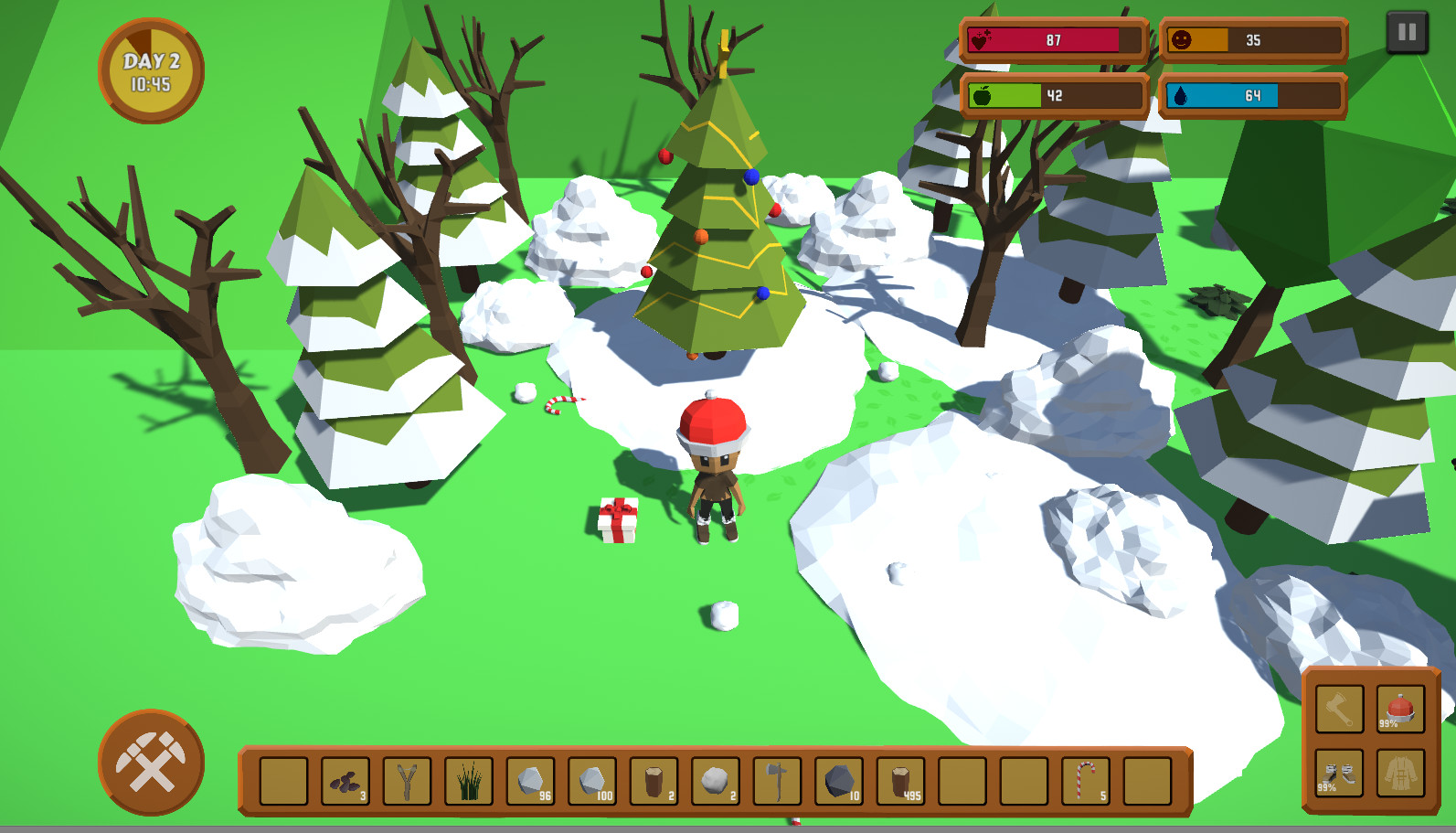Select the snowball stack in the hotbar
Screen dimensions: 1456x833
715,782
